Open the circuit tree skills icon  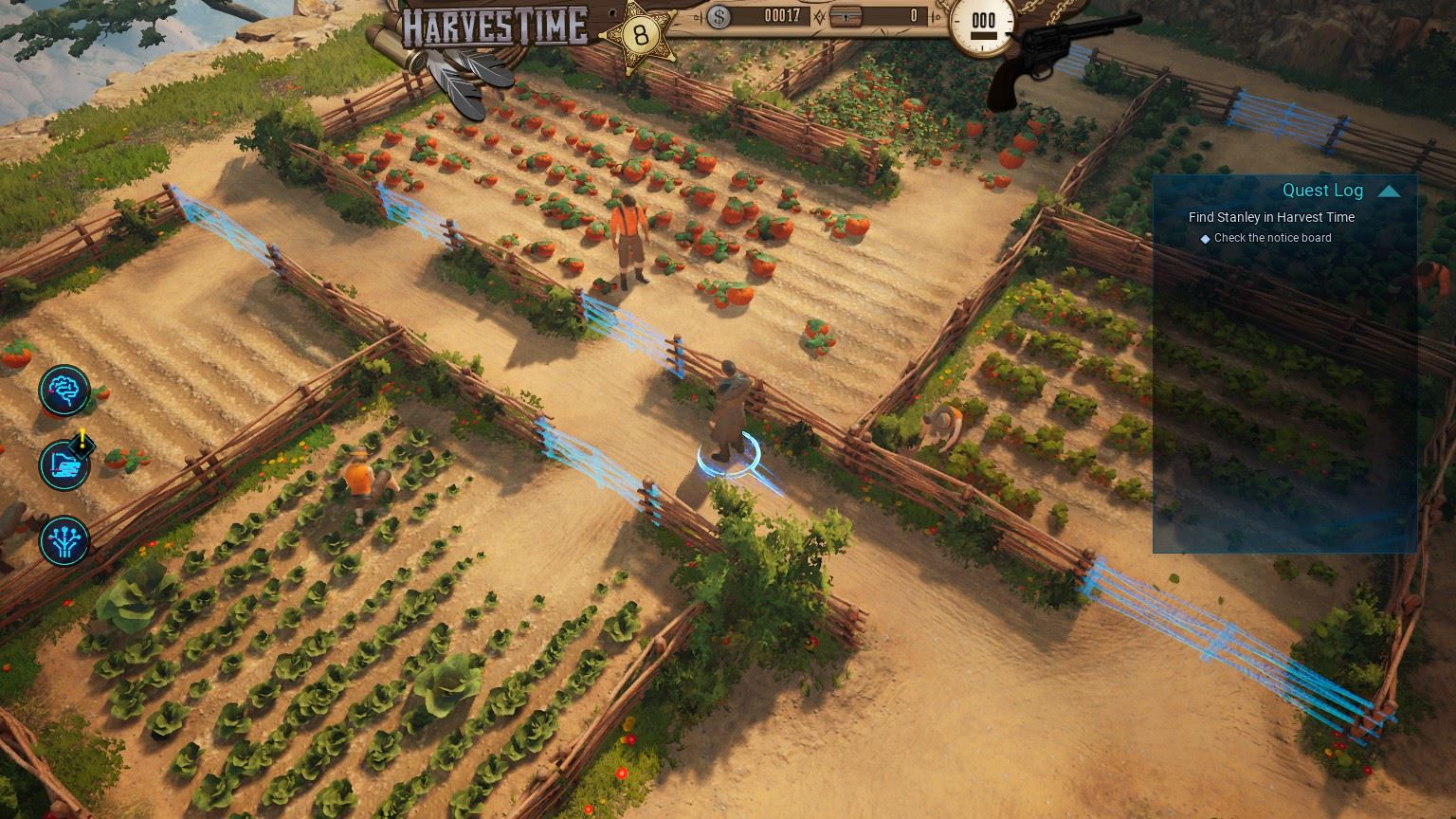click(x=64, y=540)
